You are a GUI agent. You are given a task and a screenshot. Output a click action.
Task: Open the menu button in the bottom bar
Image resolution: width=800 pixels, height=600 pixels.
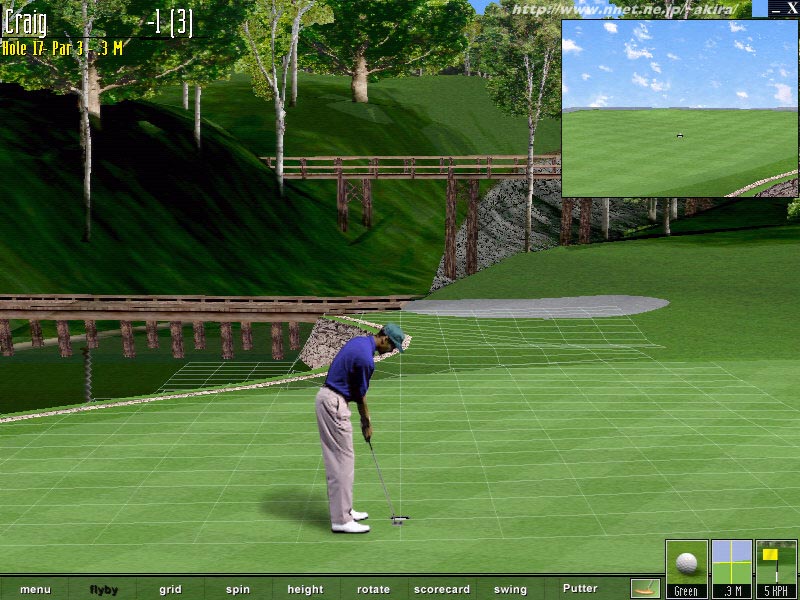[35, 589]
